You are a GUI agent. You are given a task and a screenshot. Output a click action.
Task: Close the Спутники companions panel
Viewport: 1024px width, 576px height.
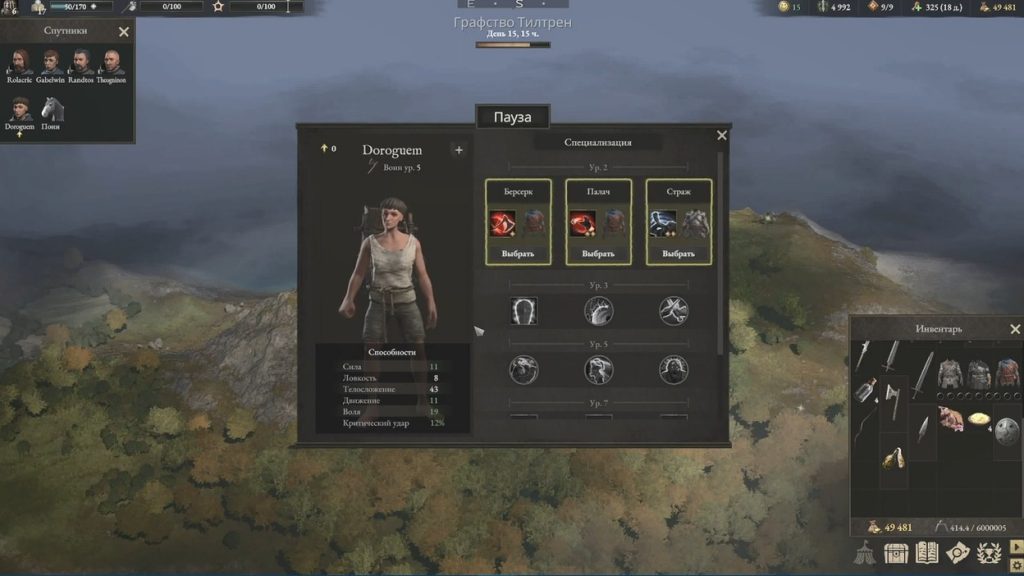pyautogui.click(x=124, y=32)
